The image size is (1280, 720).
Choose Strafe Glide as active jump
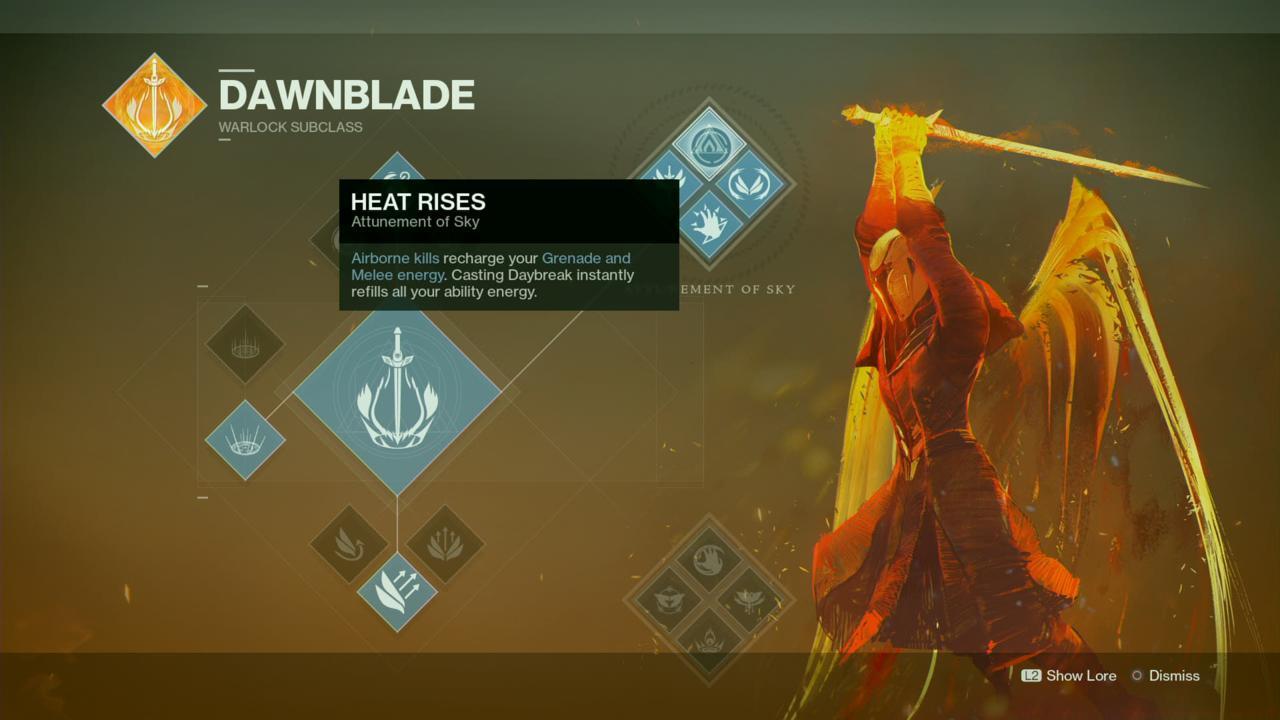point(352,545)
